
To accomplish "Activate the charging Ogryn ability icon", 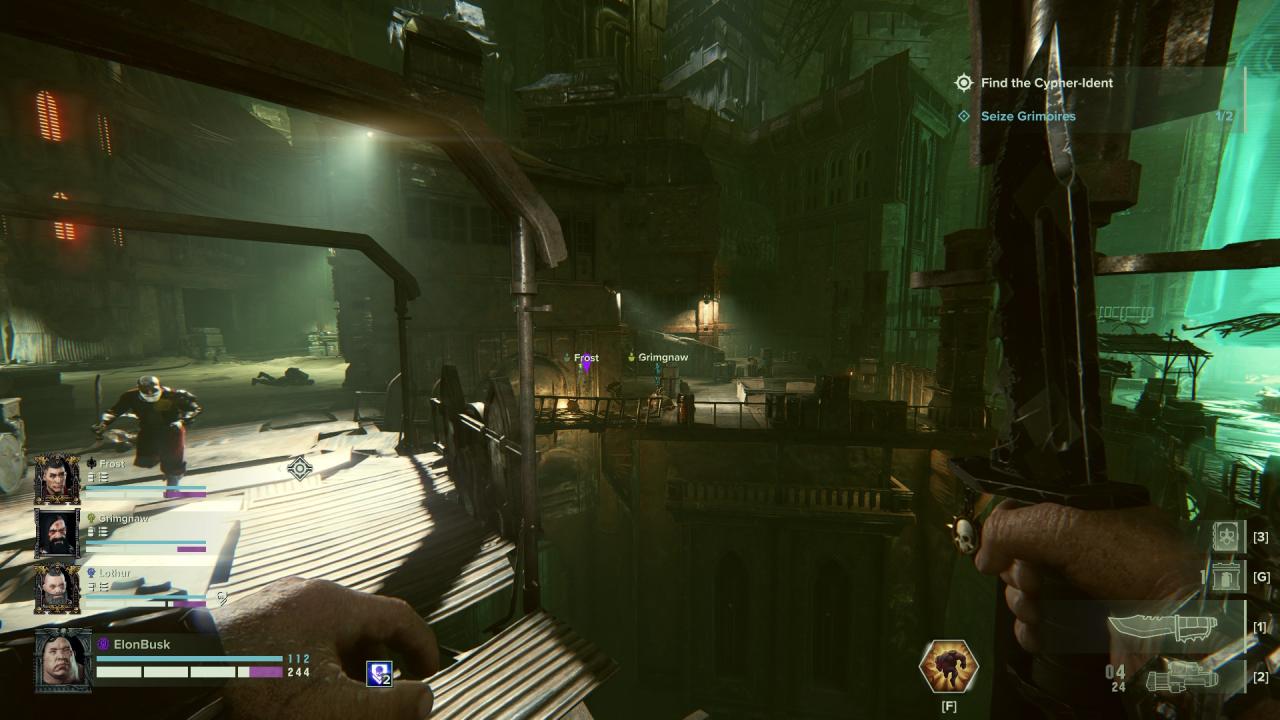I will pyautogui.click(x=948, y=667).
